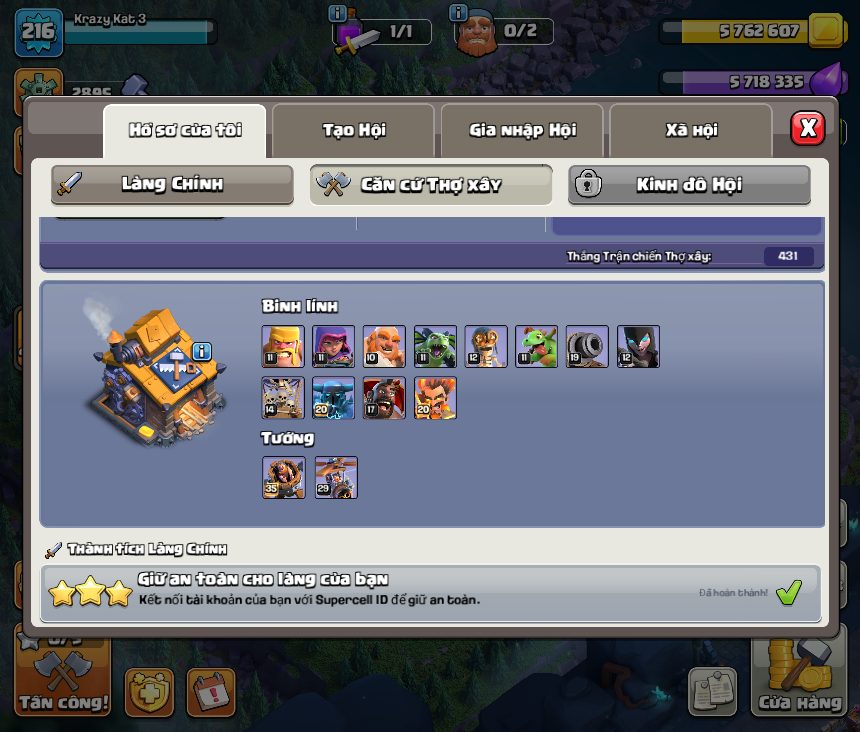The height and width of the screenshot is (732, 860).
Task: Open the Gia nhập Hội tab
Action: (522, 130)
